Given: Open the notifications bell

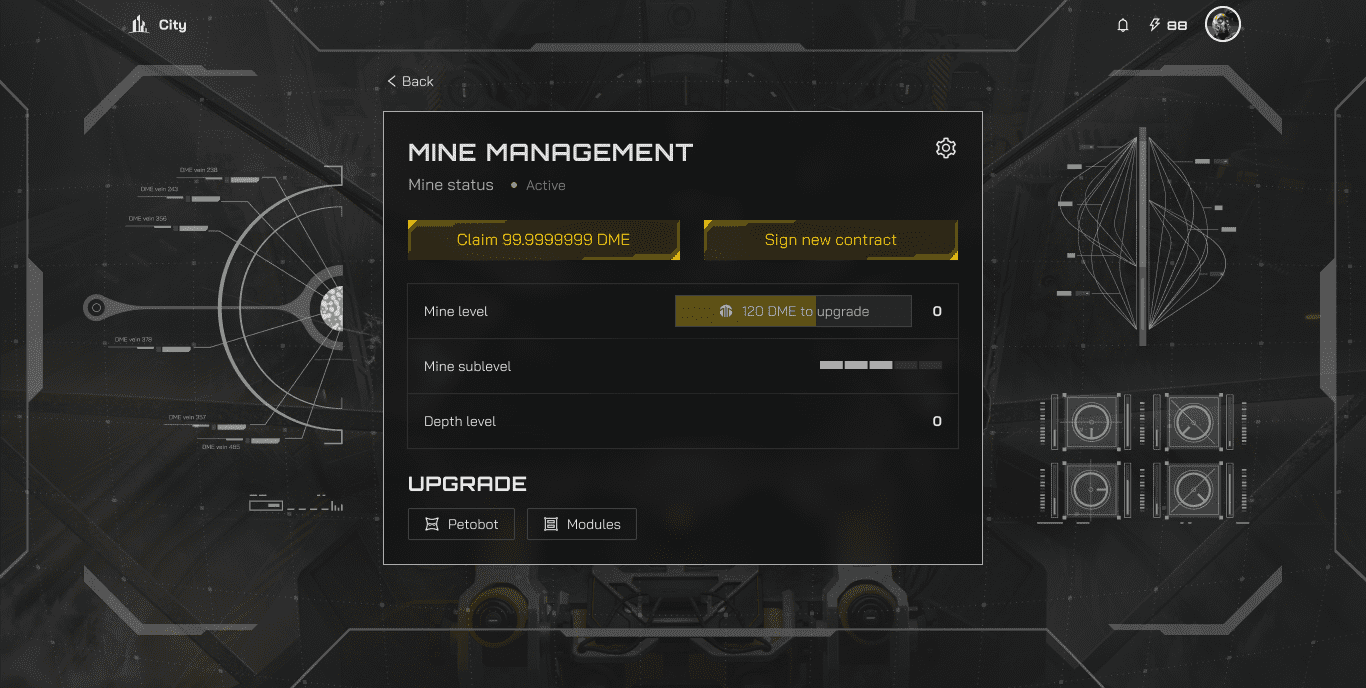Looking at the screenshot, I should [1123, 25].
